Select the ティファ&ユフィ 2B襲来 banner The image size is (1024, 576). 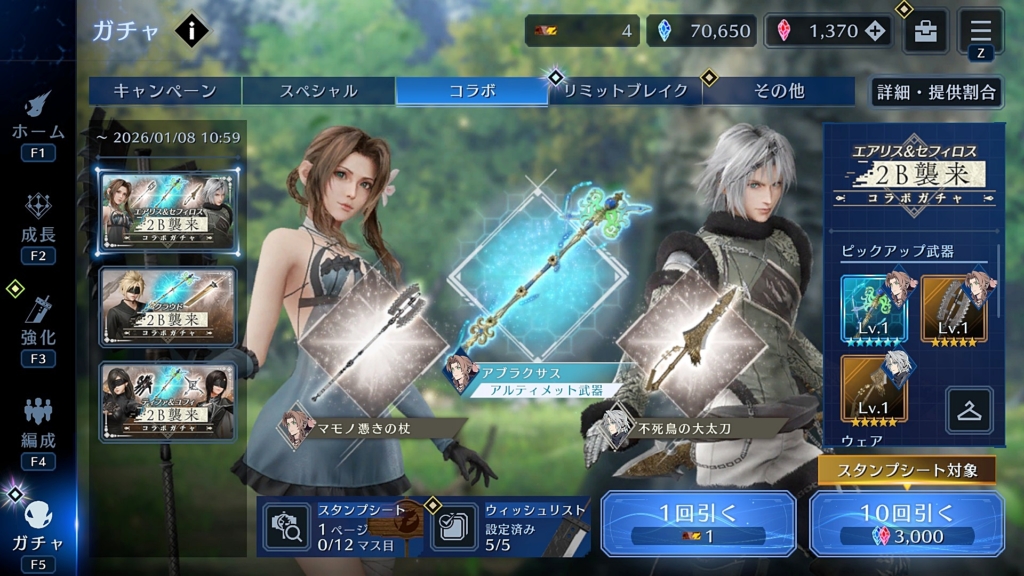click(x=168, y=402)
